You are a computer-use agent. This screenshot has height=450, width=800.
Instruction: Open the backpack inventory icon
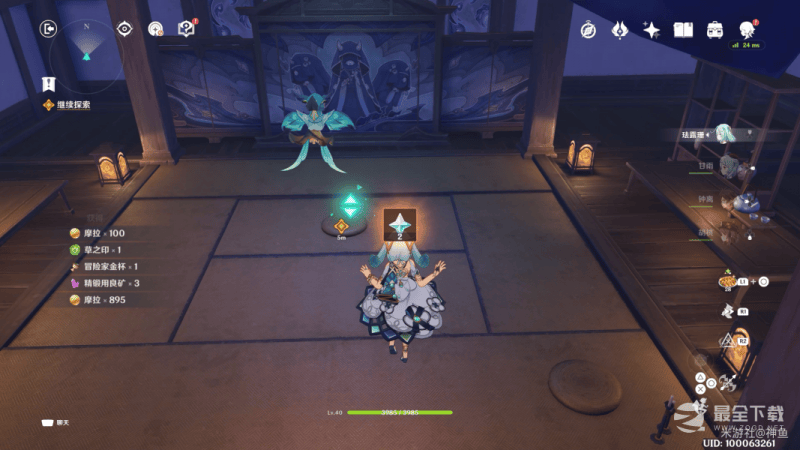(x=715, y=30)
